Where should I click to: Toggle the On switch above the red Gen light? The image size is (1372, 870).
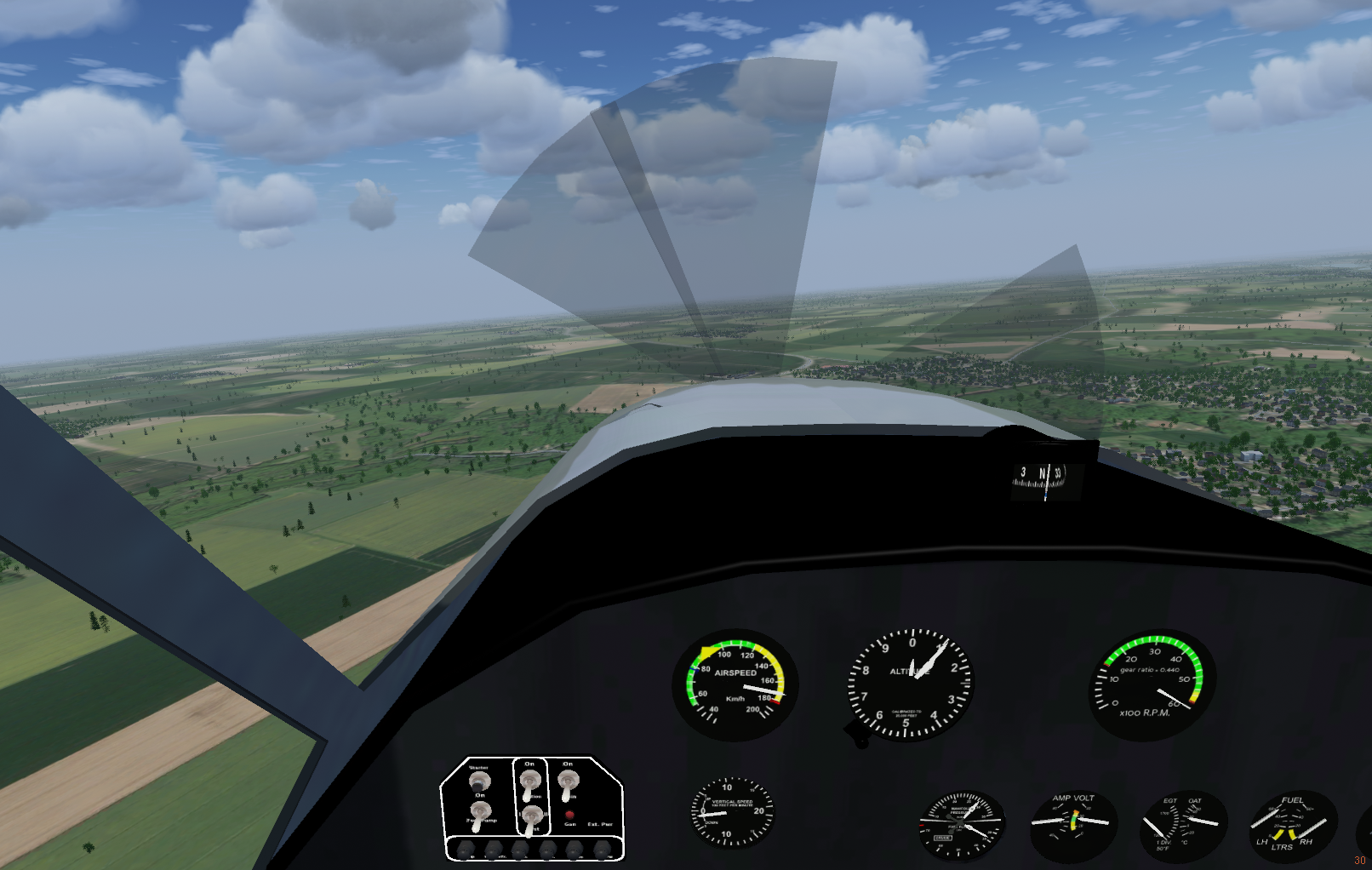click(568, 782)
